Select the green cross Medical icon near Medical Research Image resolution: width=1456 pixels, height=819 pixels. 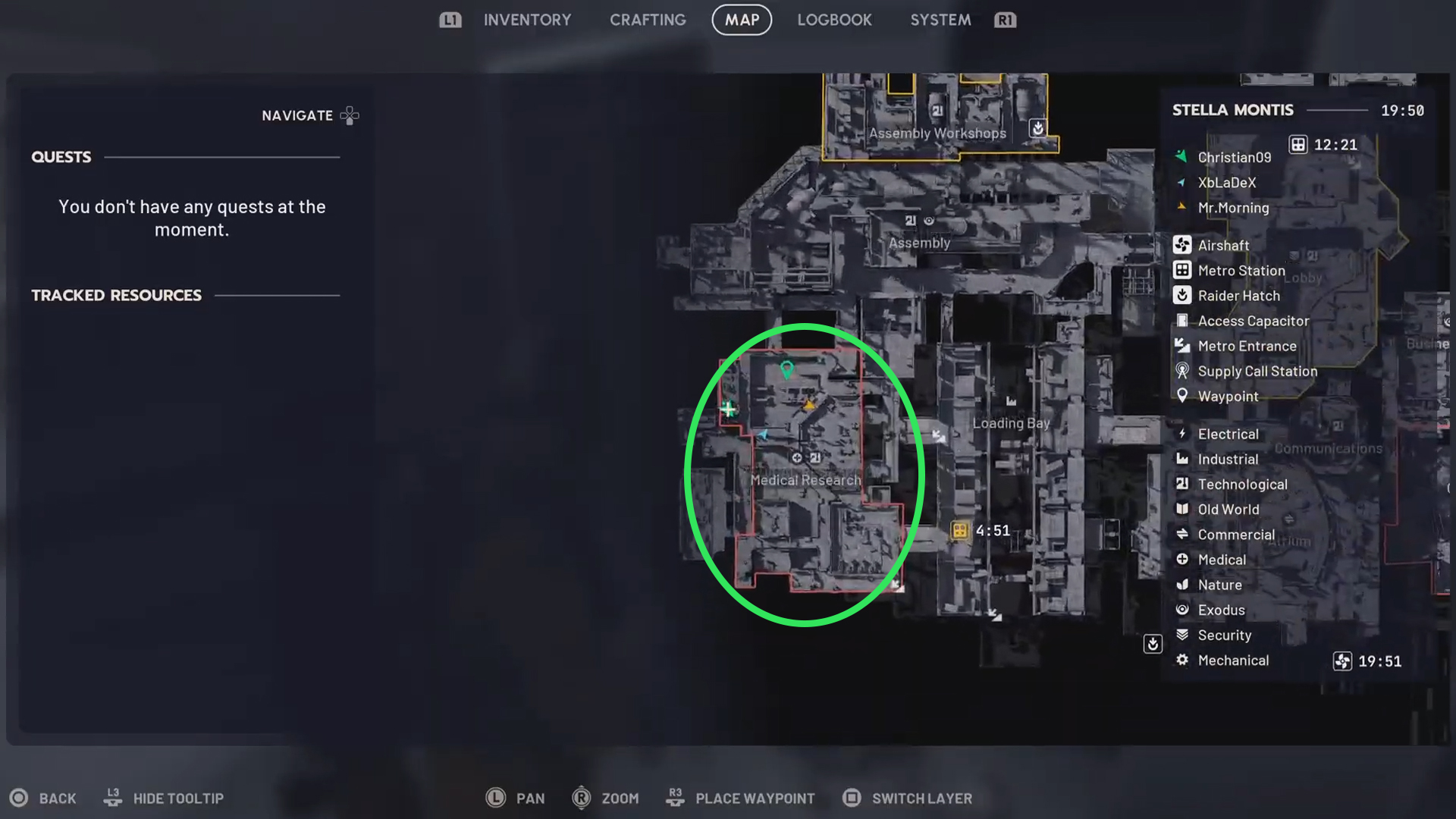pyautogui.click(x=729, y=409)
